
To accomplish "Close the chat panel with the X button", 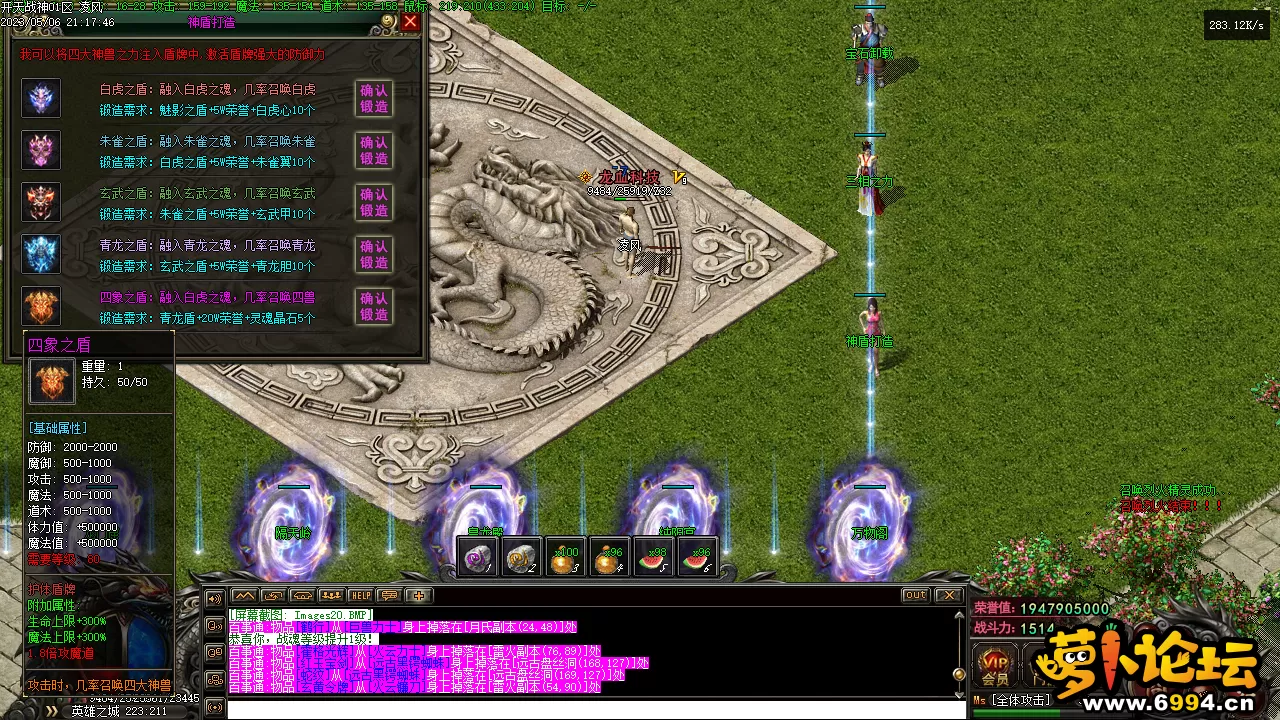I will coord(947,595).
